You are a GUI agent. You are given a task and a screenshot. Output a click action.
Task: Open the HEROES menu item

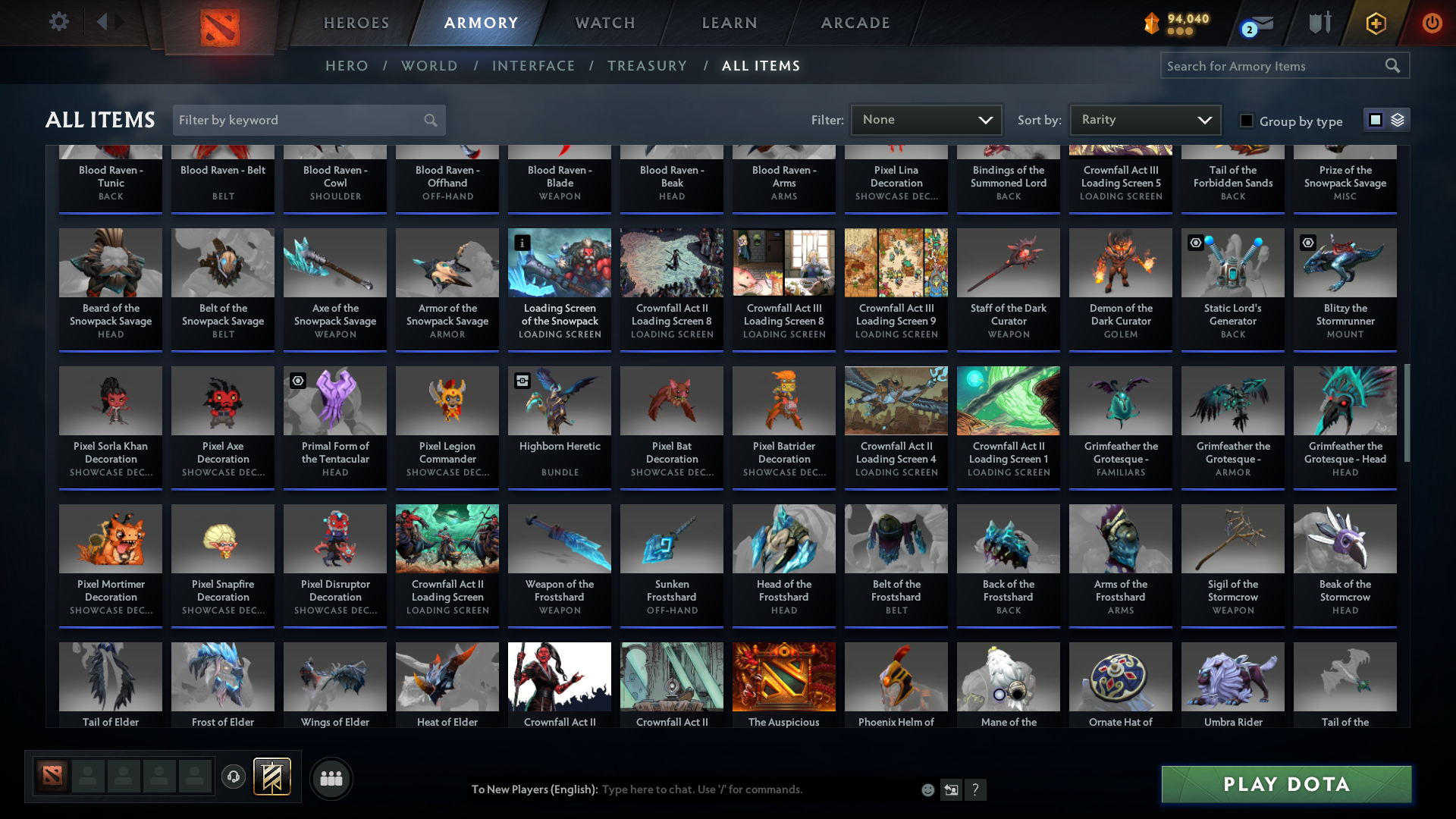pos(356,22)
